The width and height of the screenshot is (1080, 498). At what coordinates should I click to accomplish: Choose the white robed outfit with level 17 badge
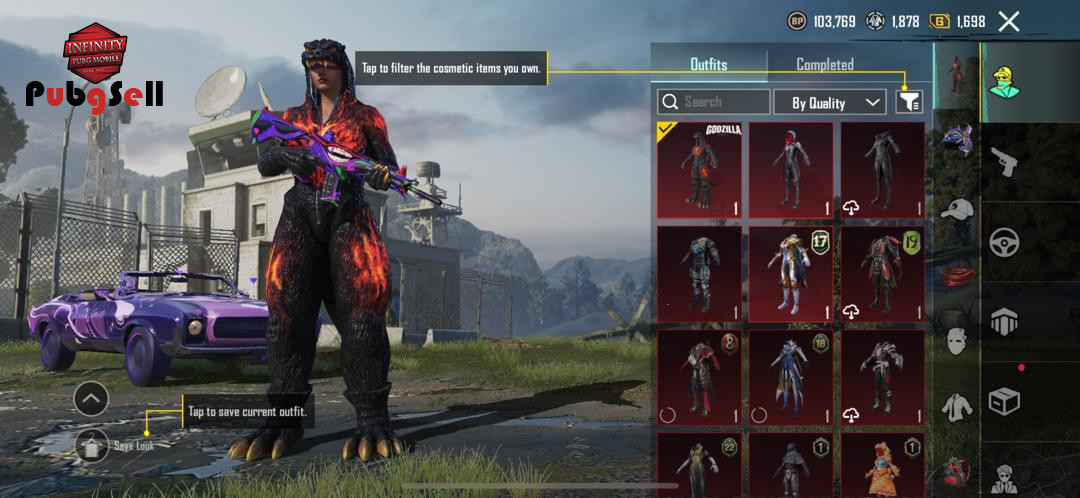pos(790,274)
